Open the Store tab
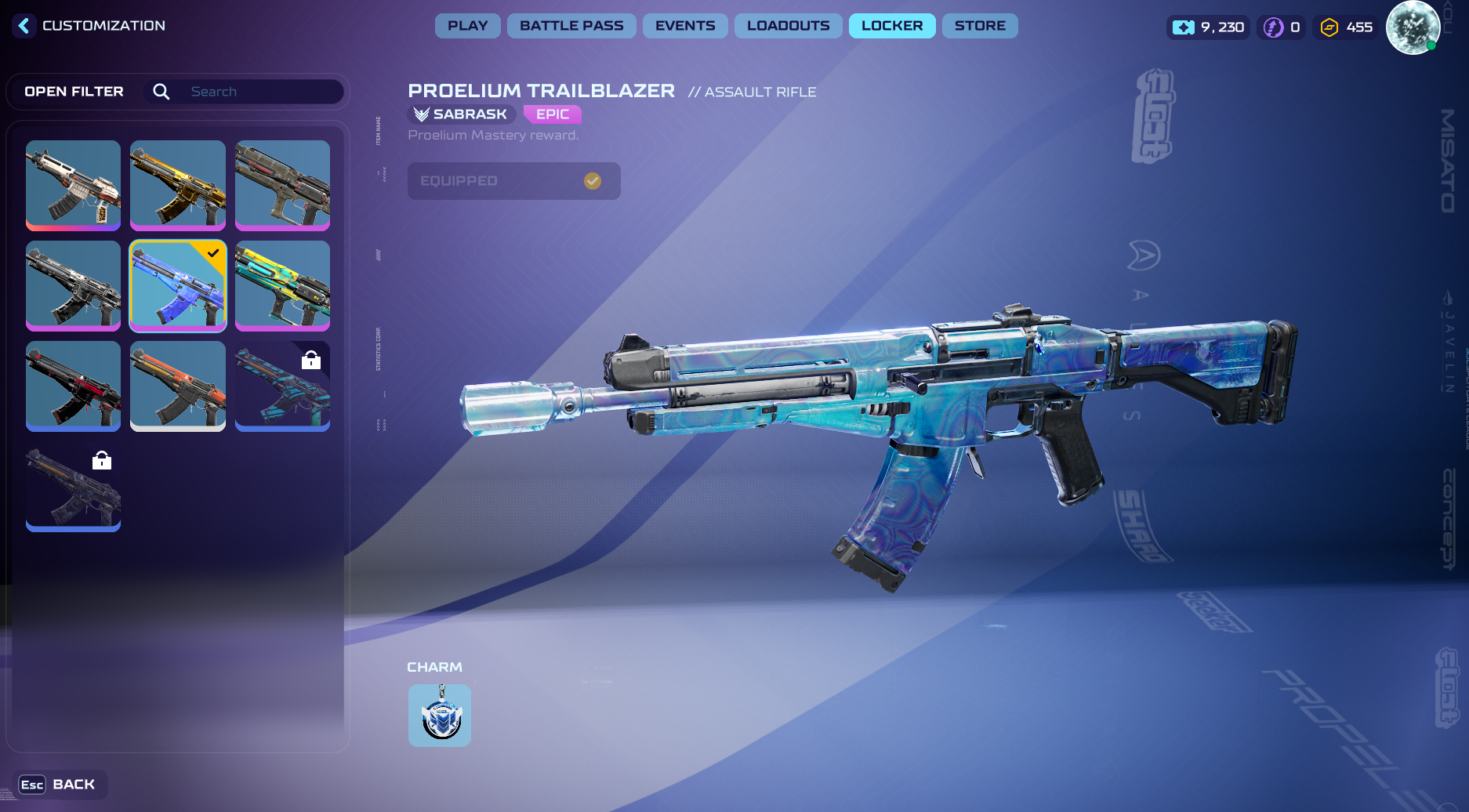This screenshot has width=1469, height=812. pos(980,26)
